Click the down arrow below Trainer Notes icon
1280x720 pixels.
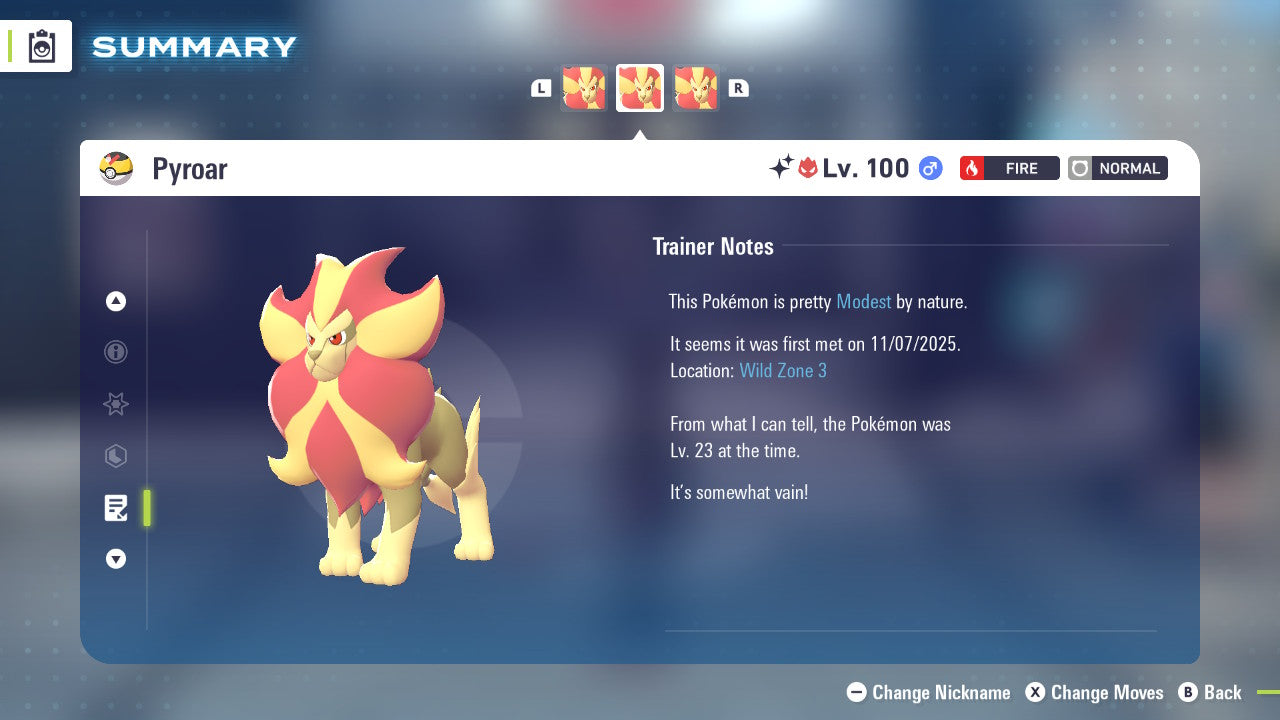[x=116, y=559]
